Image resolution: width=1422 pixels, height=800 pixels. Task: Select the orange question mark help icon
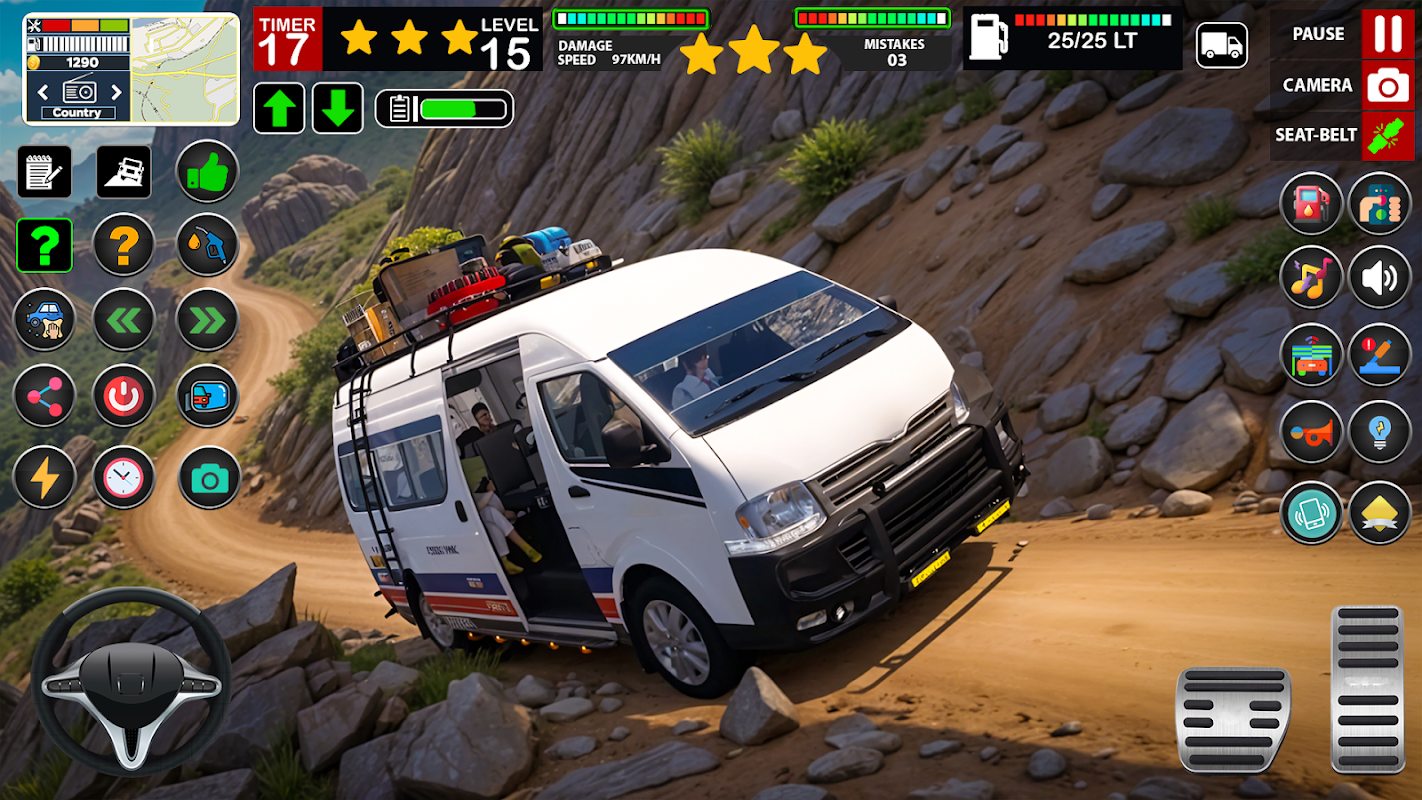(x=123, y=244)
